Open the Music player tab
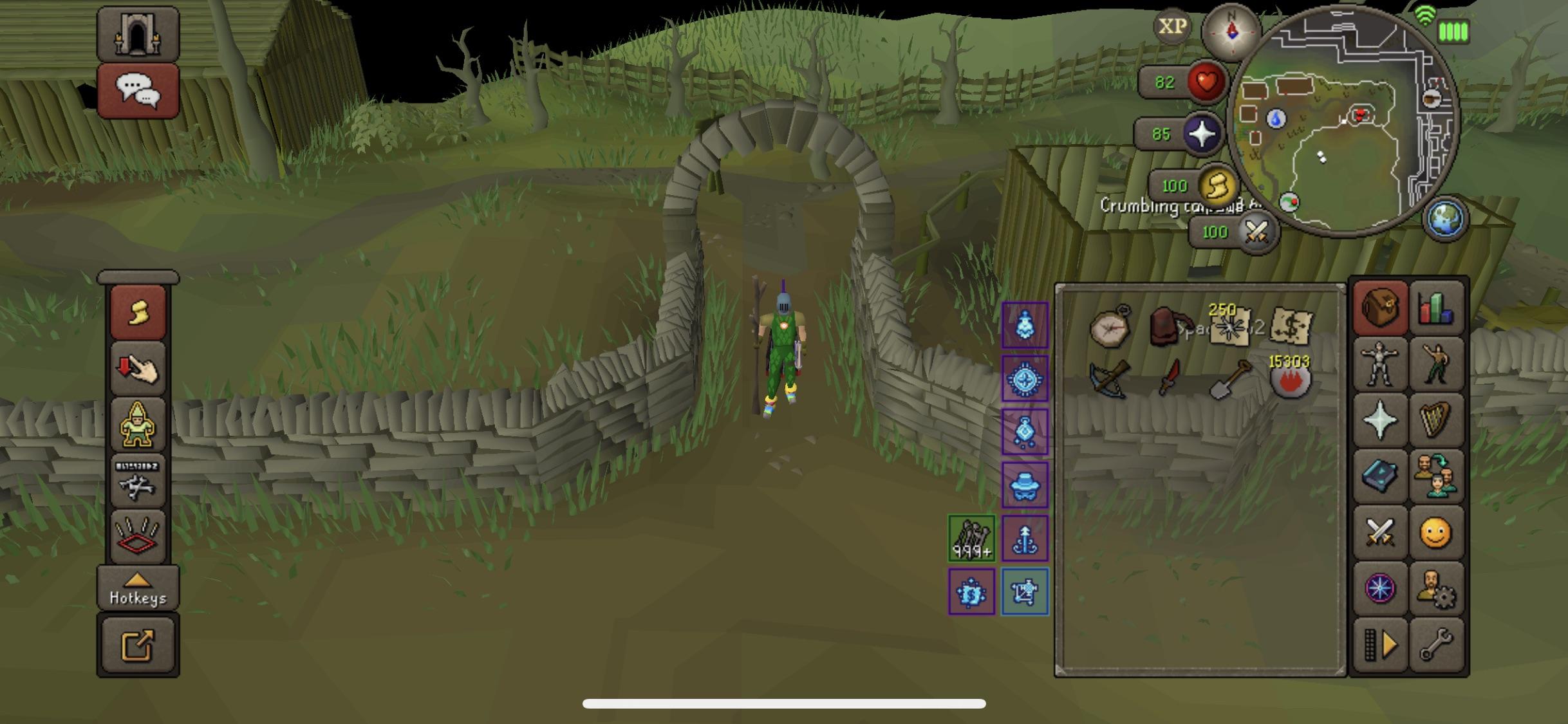The image size is (1568, 724). tap(1438, 422)
